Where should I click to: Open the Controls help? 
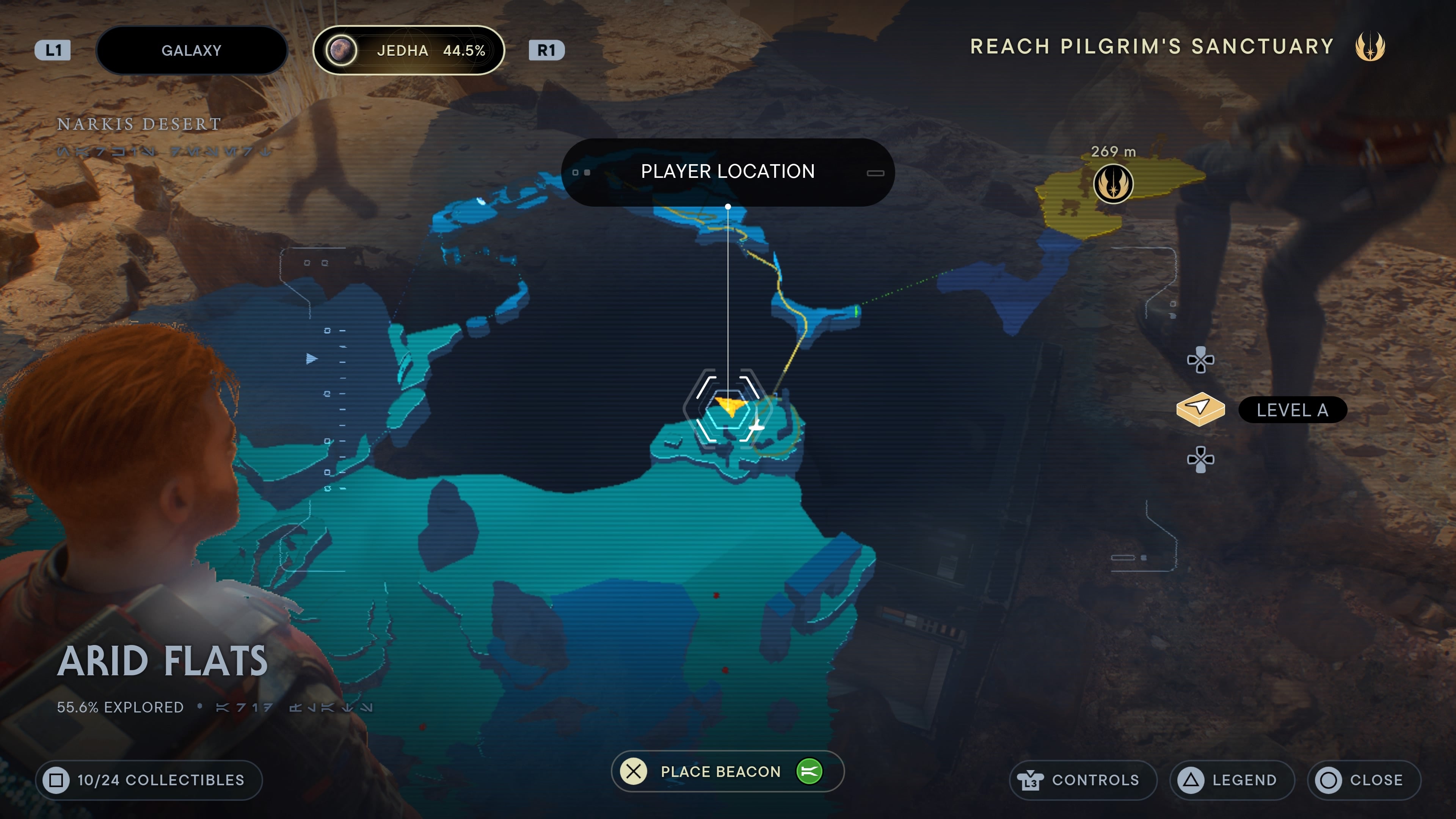click(x=1083, y=780)
